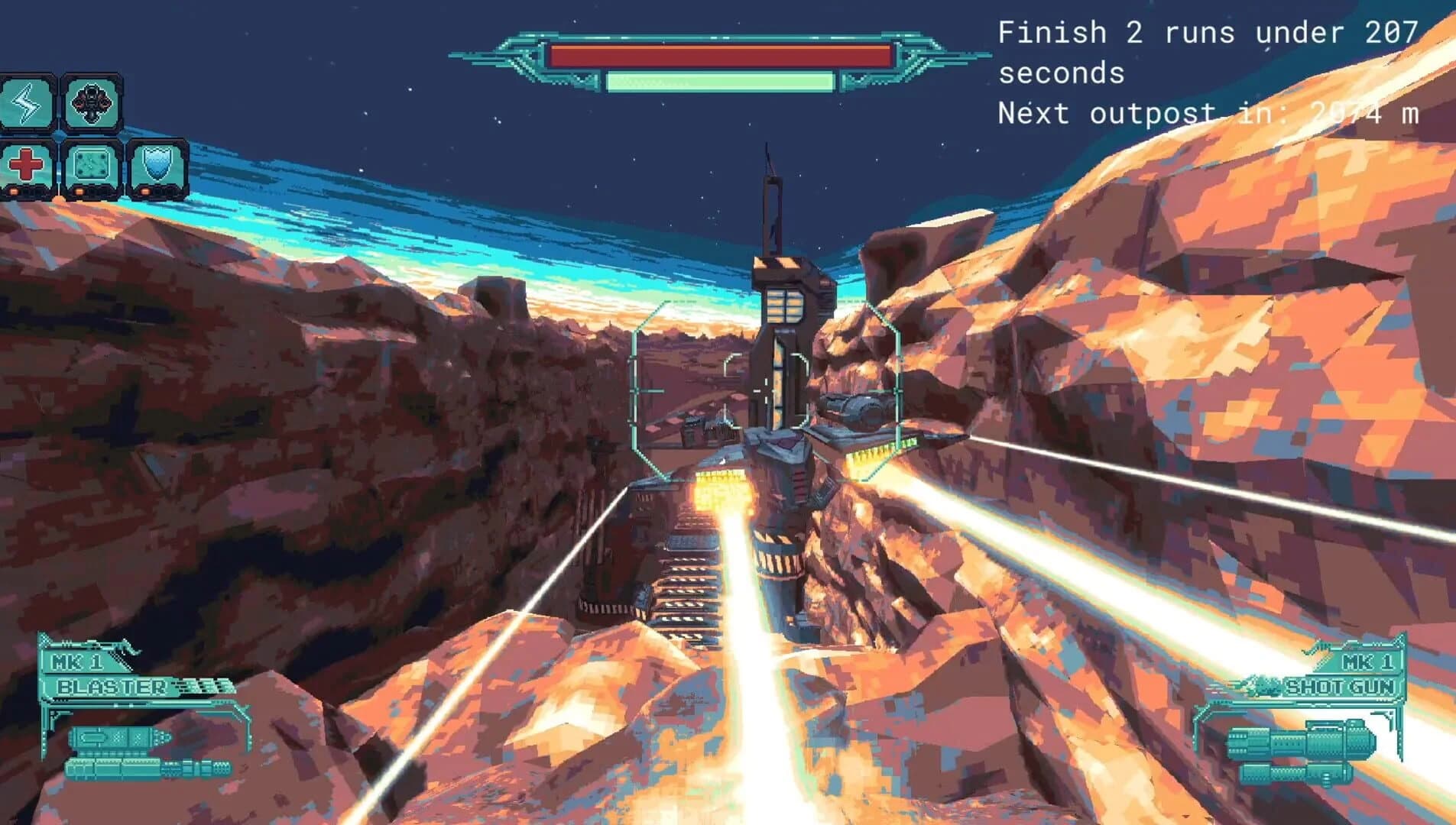The height and width of the screenshot is (825, 1456).
Task: Use the red cross health power-up
Action: pyautogui.click(x=26, y=163)
